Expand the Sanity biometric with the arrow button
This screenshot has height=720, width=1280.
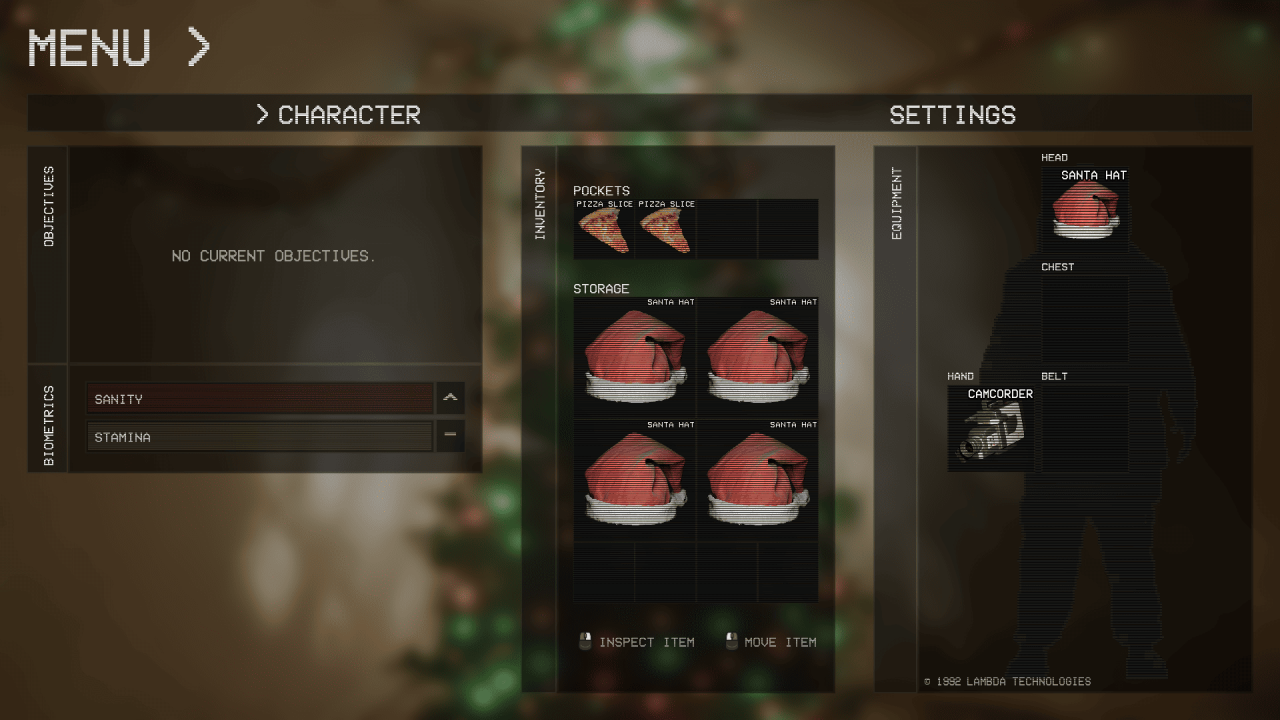(450, 398)
